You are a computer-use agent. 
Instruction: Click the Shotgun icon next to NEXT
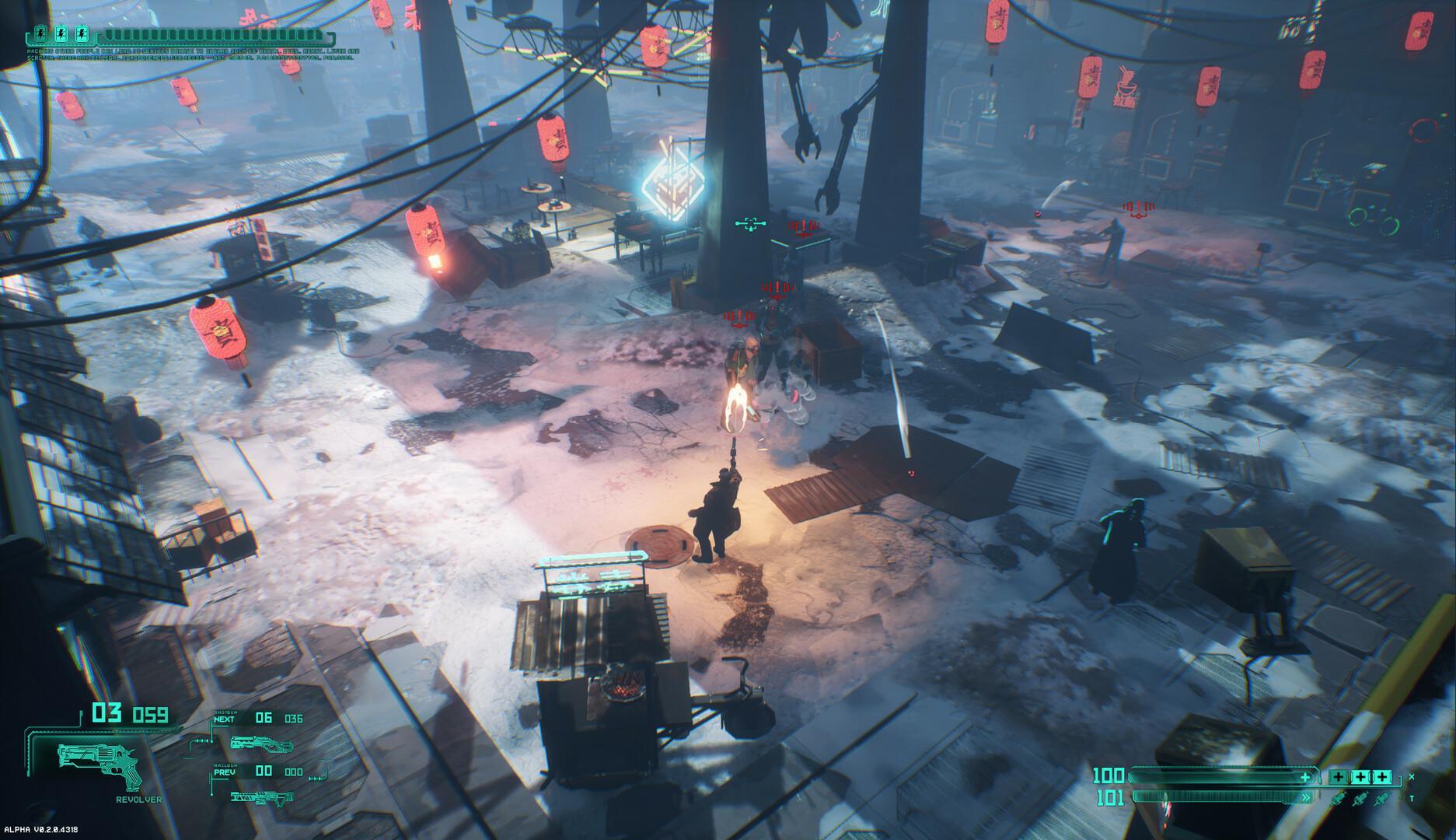point(261,744)
